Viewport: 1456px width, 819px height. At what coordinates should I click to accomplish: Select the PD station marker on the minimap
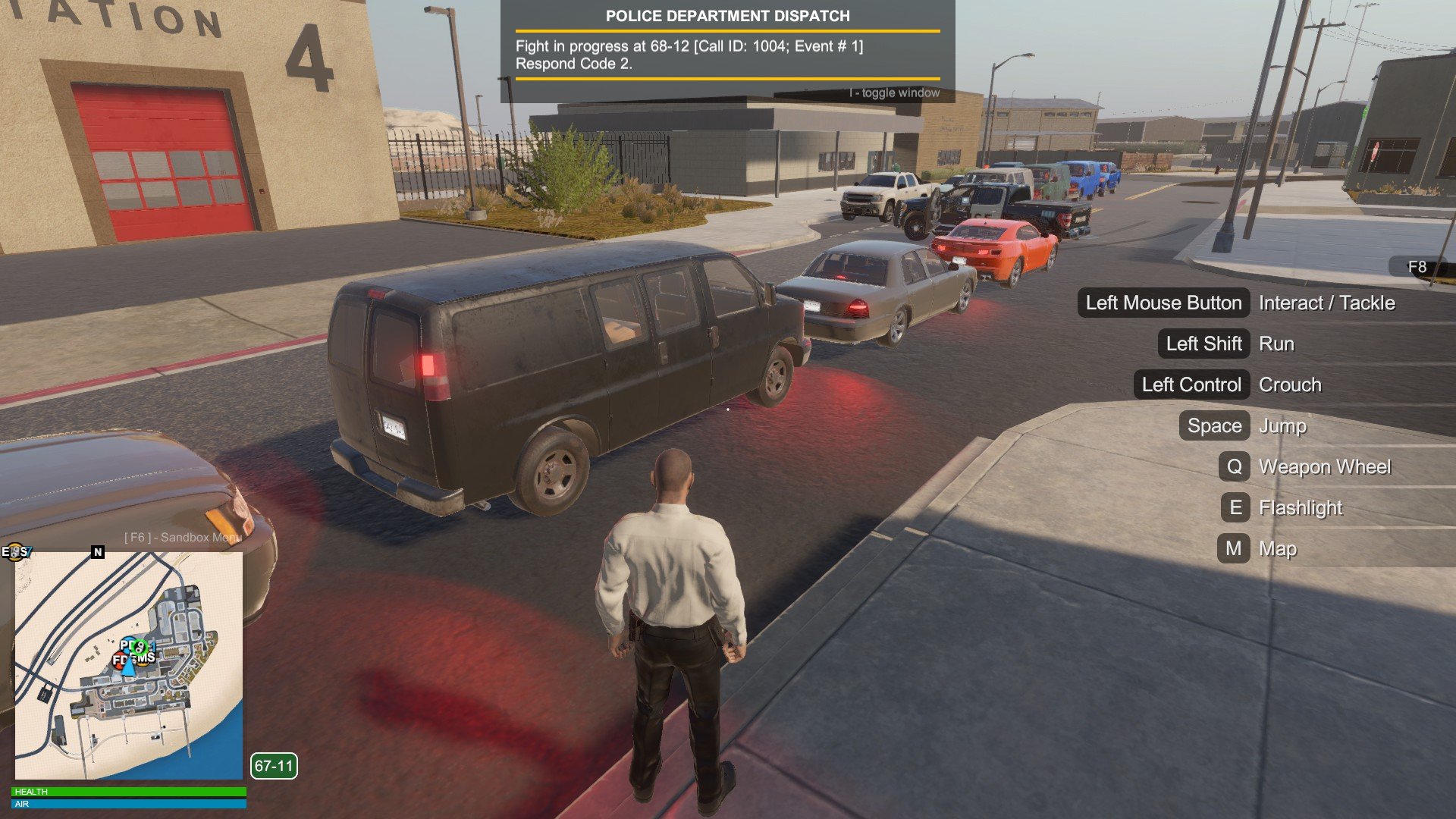click(125, 645)
